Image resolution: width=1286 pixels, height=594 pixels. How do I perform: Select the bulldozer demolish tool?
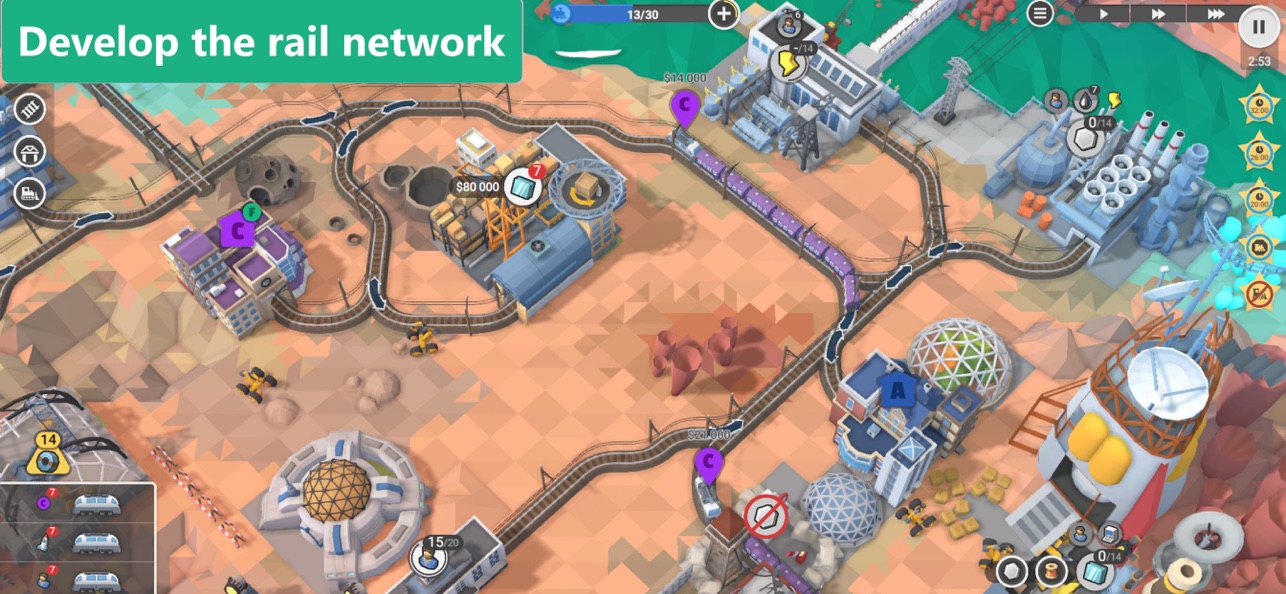tap(29, 193)
